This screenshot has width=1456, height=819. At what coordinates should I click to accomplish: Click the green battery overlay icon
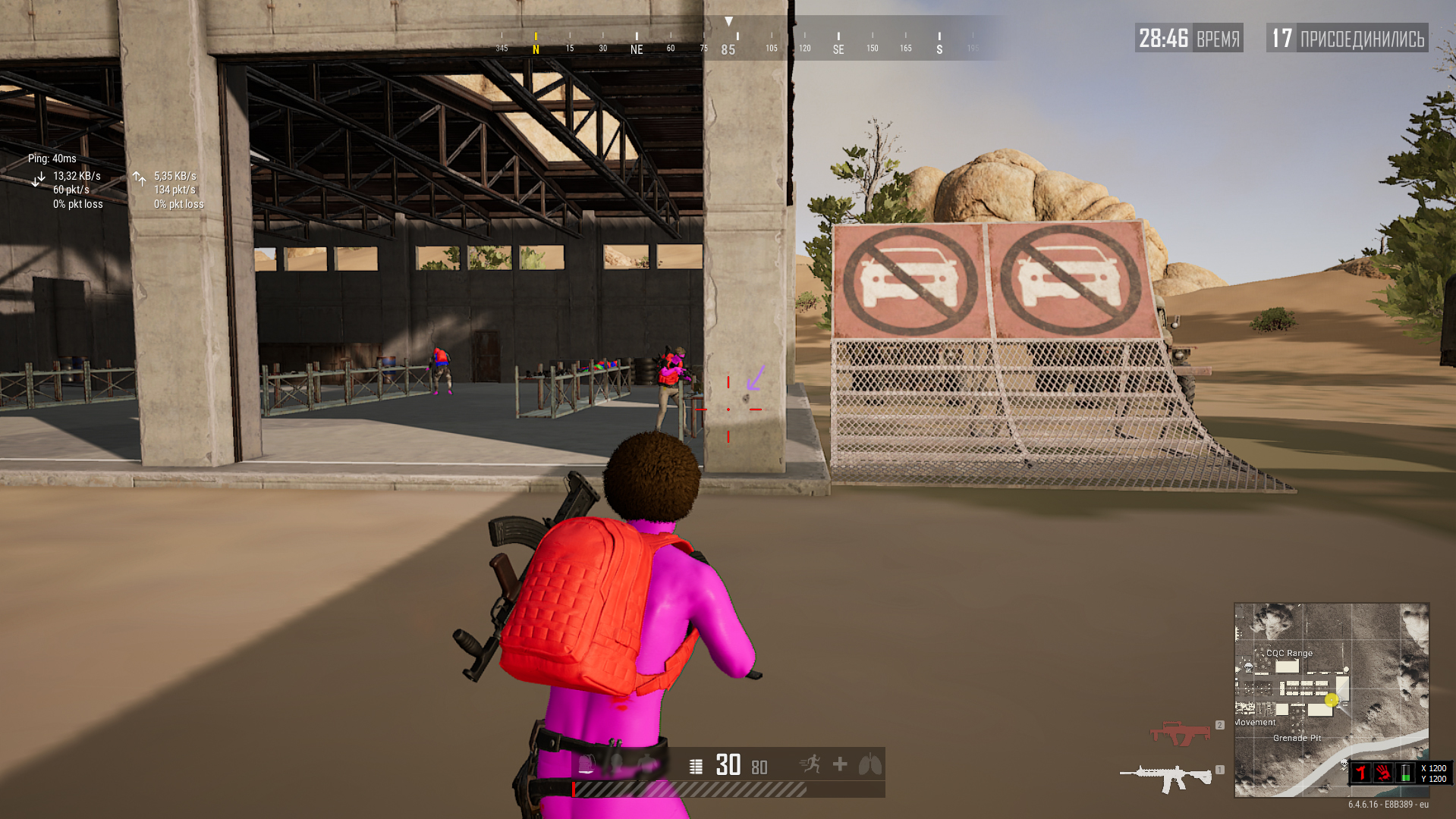coord(1405,773)
